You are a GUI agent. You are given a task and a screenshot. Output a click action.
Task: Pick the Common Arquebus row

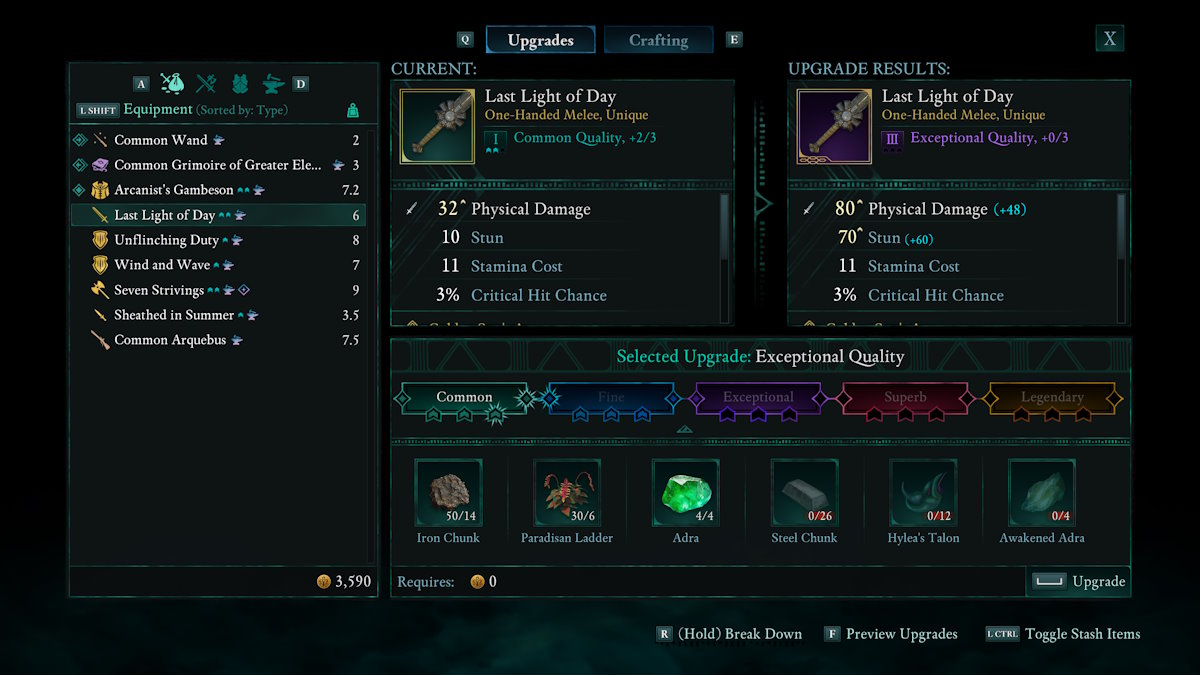point(170,340)
